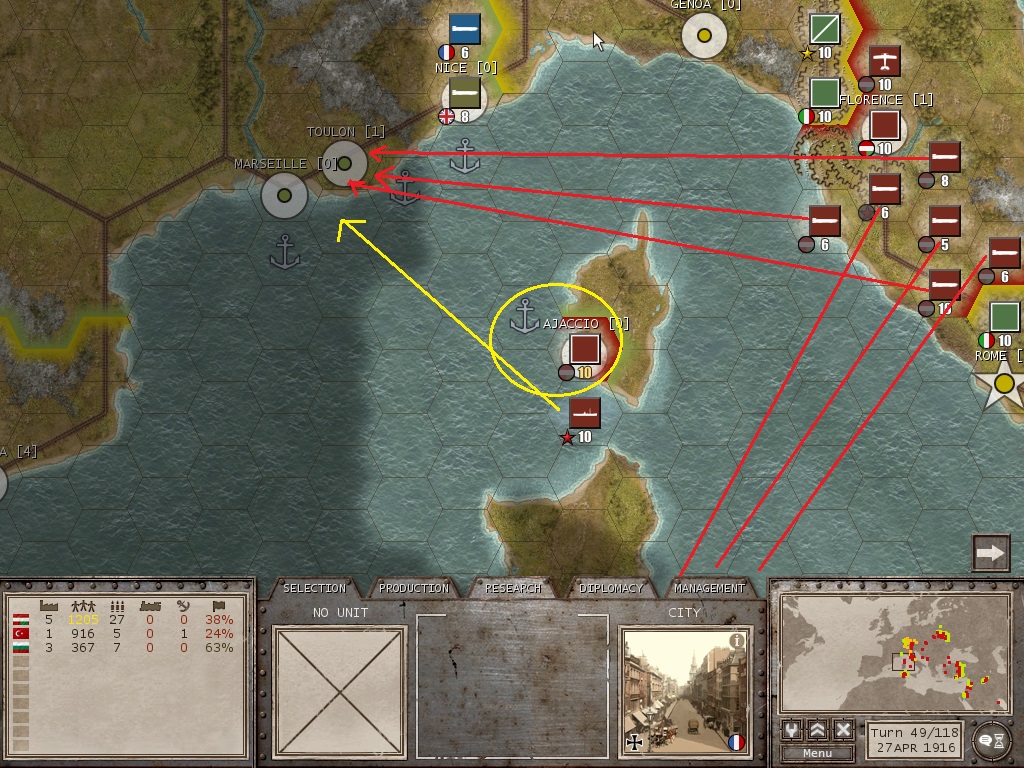
Task: Select the aircraft unit near Florence
Action: click(885, 61)
